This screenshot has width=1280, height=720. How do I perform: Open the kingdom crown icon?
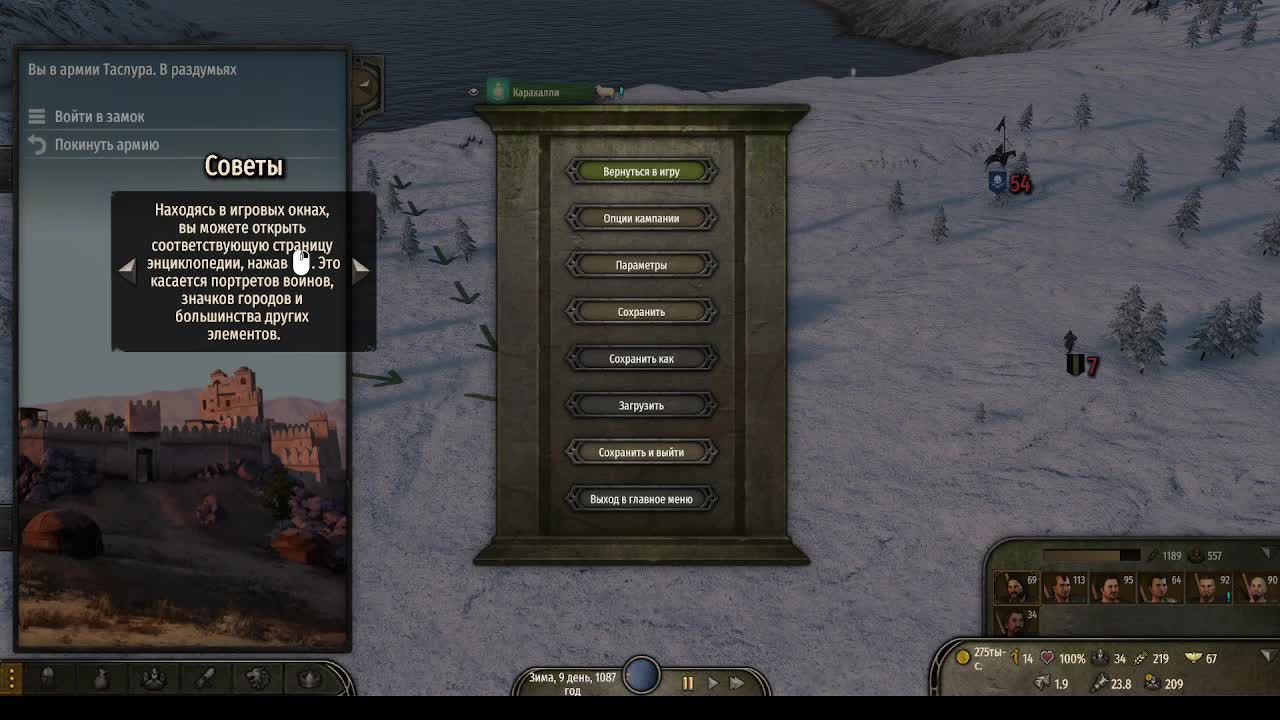(x=307, y=677)
